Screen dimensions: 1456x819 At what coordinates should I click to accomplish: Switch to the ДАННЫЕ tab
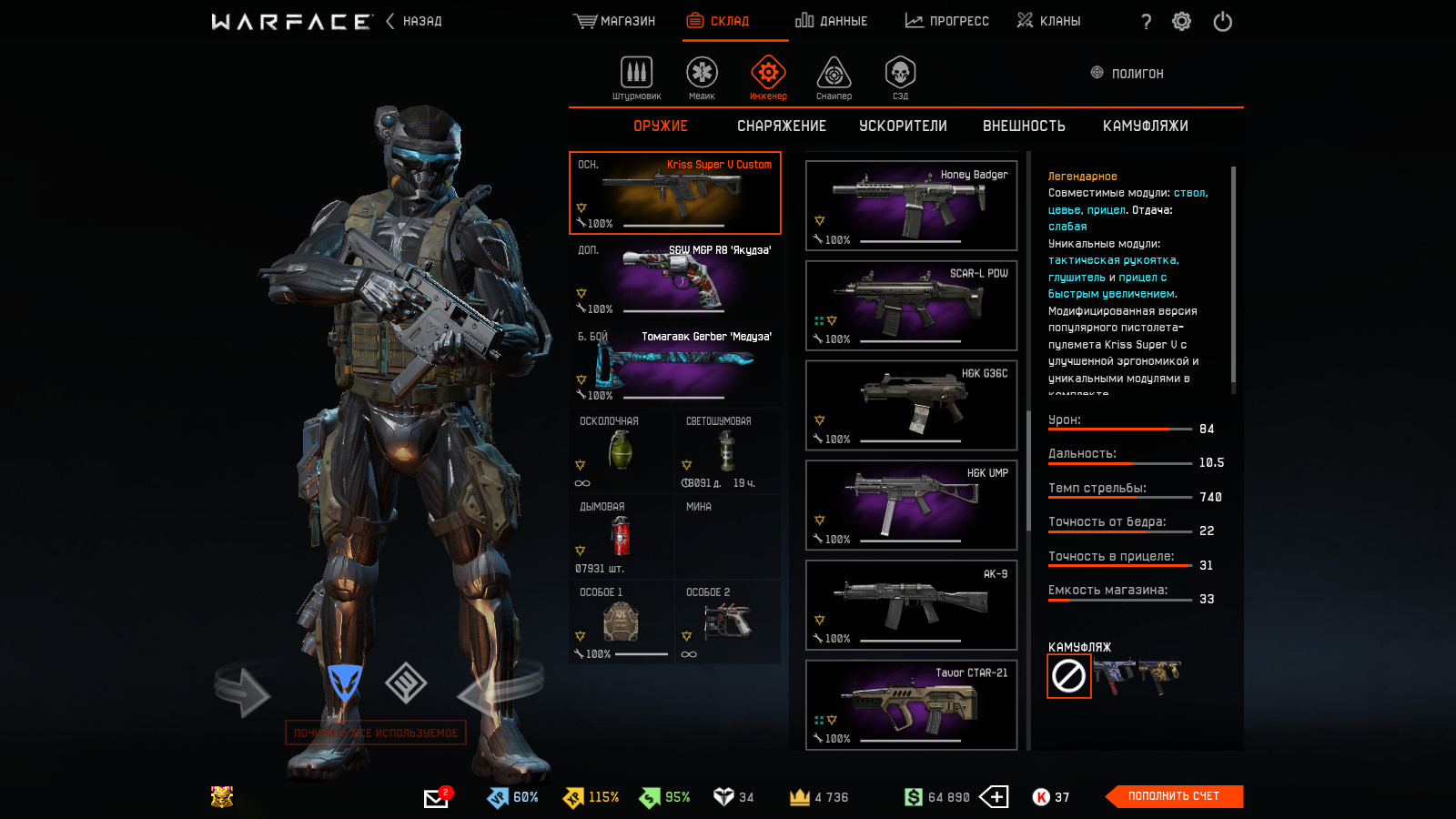832,21
